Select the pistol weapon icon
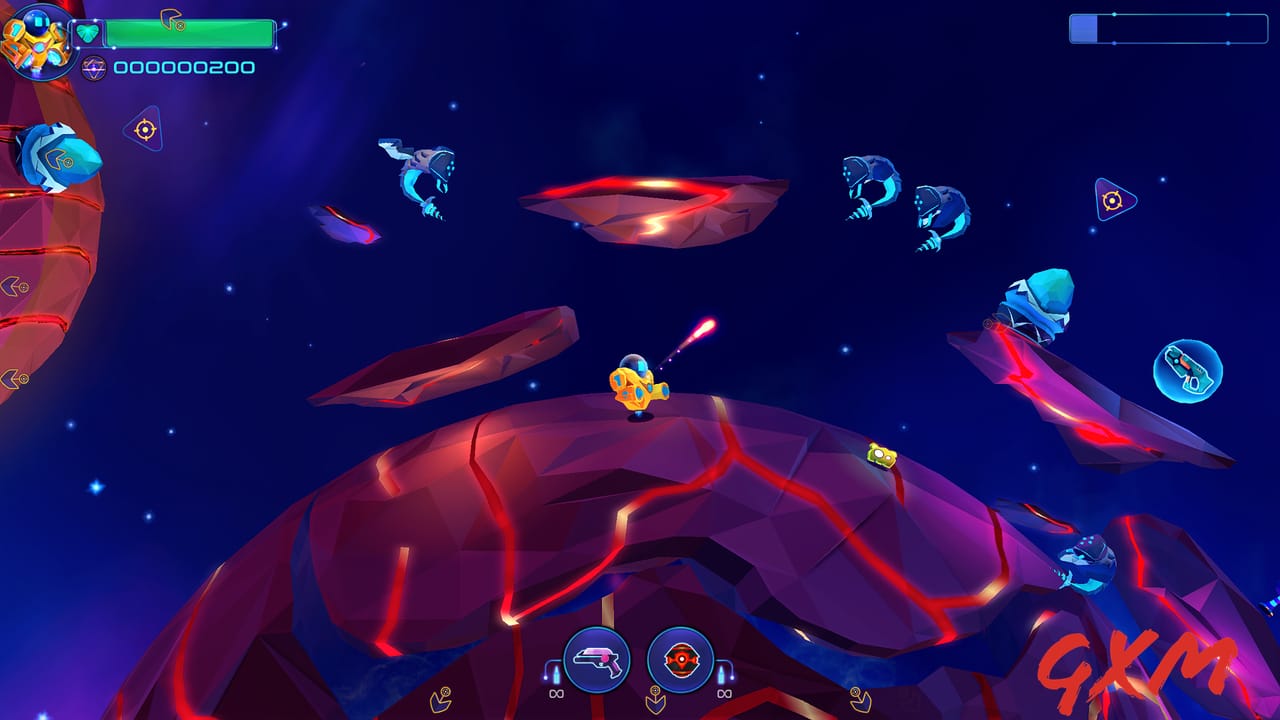Image resolution: width=1280 pixels, height=720 pixels. point(596,658)
